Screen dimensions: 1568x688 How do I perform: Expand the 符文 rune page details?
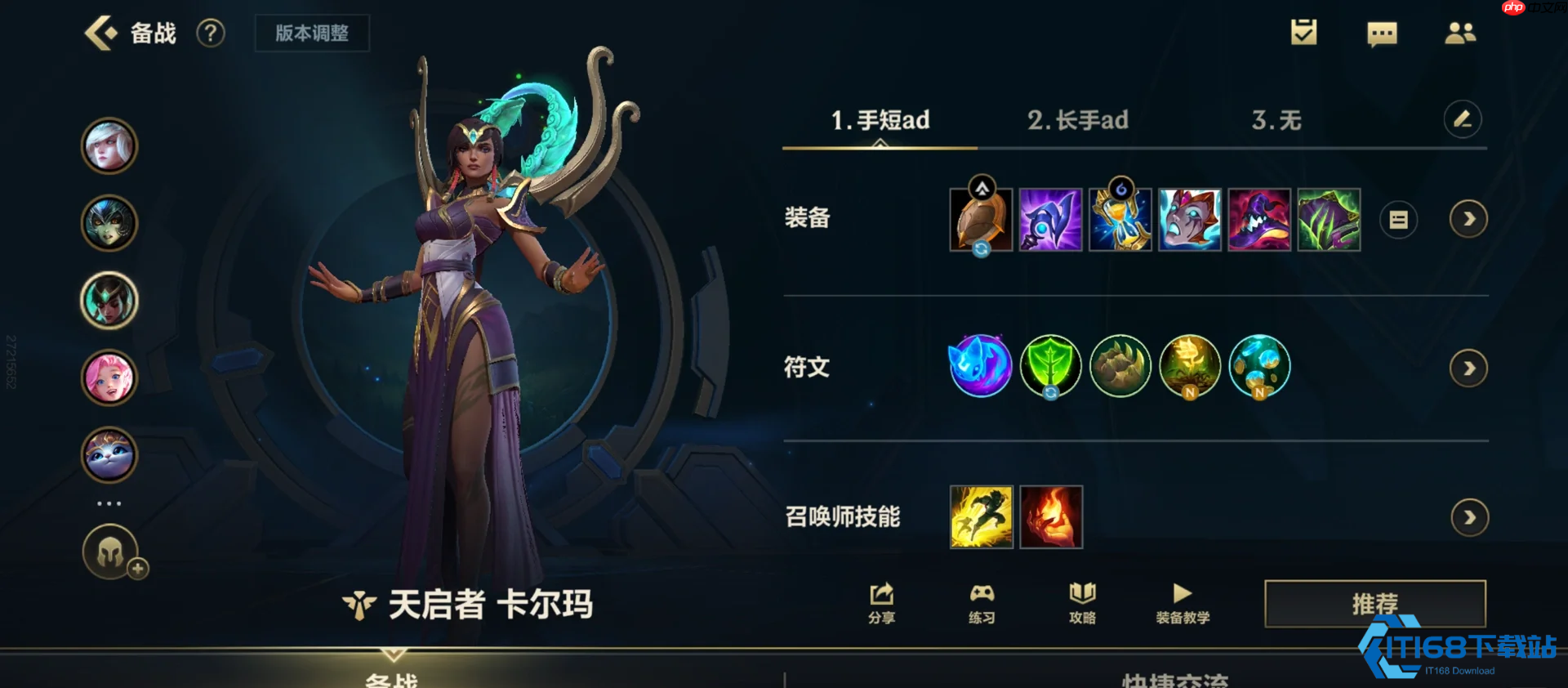click(1468, 367)
